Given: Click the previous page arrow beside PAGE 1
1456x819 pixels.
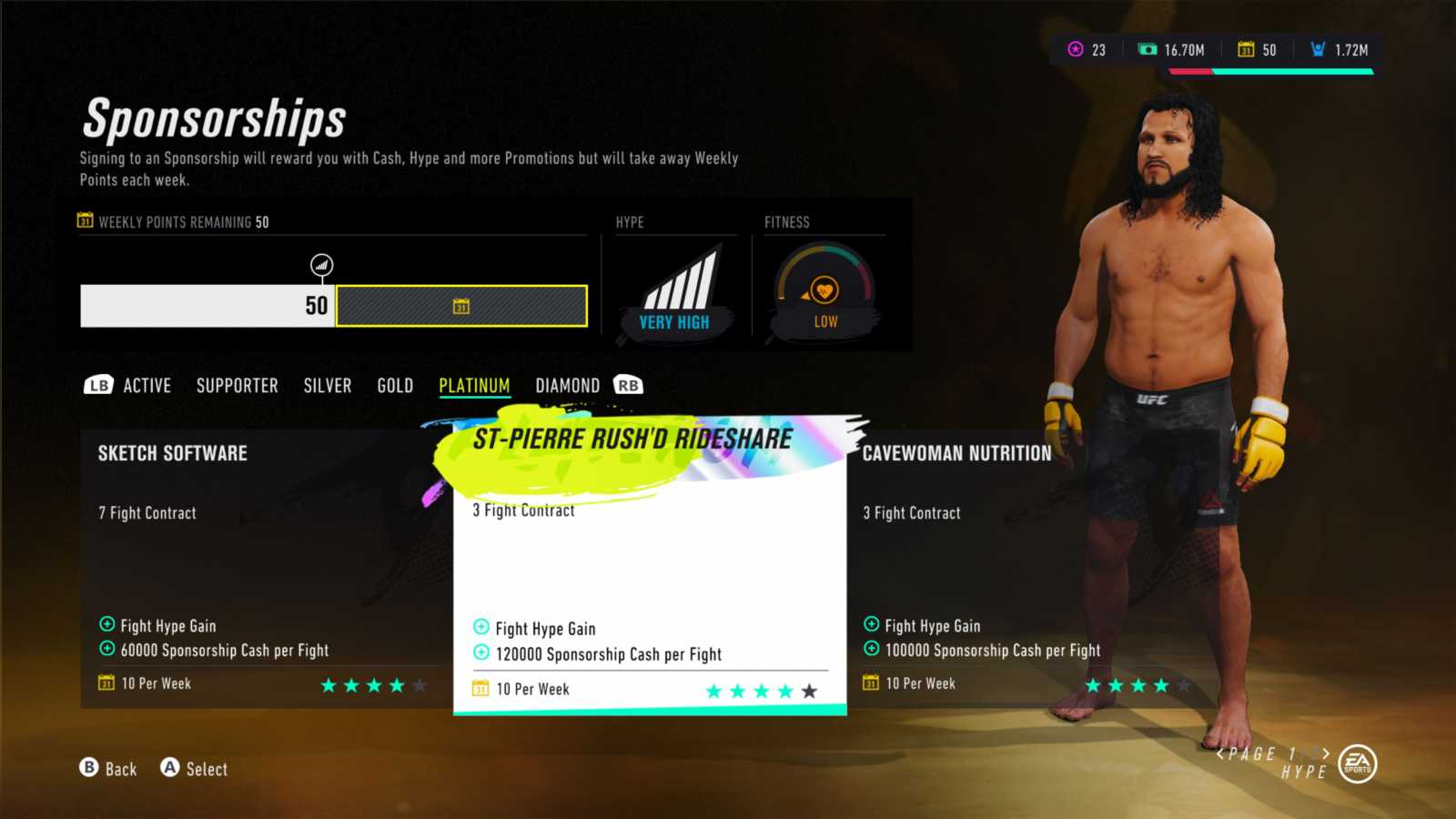Looking at the screenshot, I should (1220, 753).
